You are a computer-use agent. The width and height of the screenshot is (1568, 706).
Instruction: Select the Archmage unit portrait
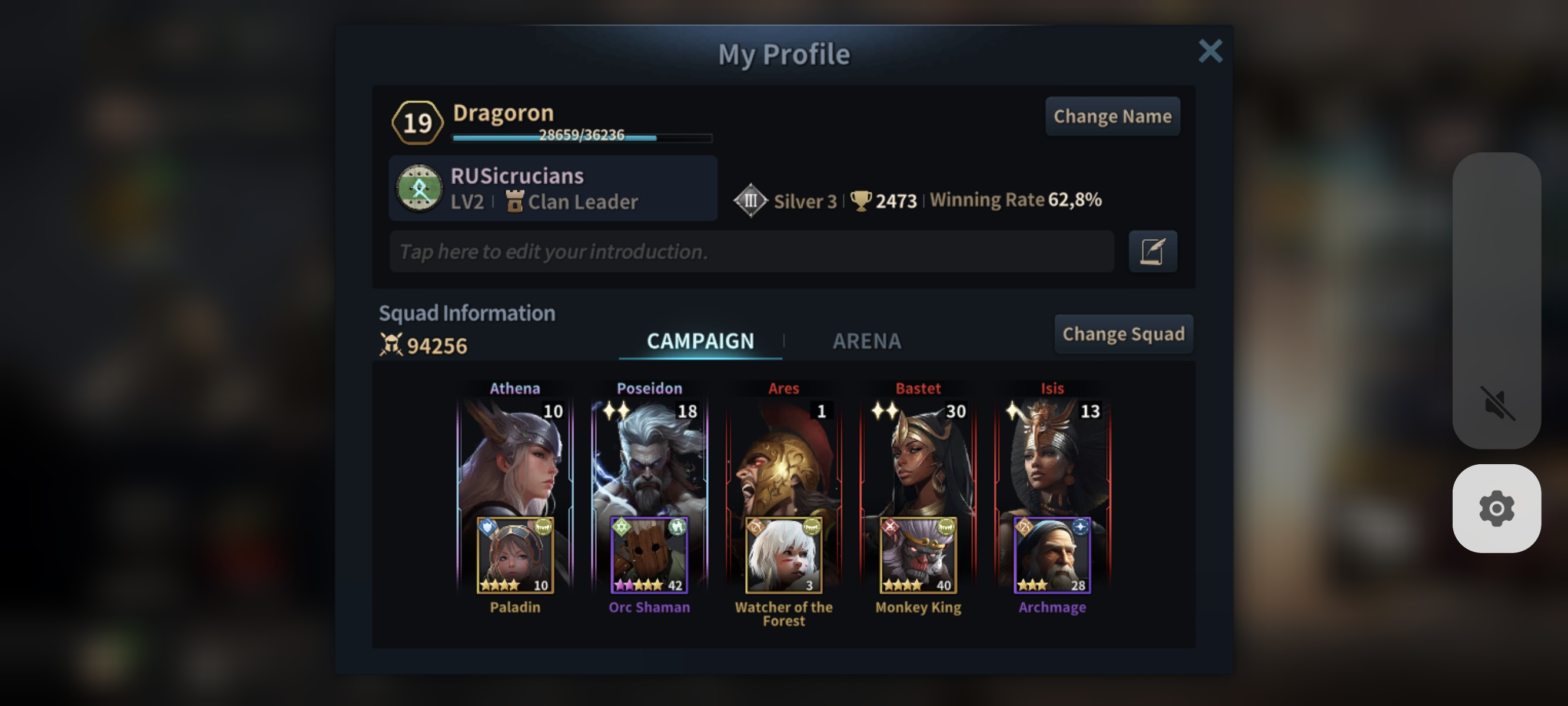click(x=1052, y=555)
